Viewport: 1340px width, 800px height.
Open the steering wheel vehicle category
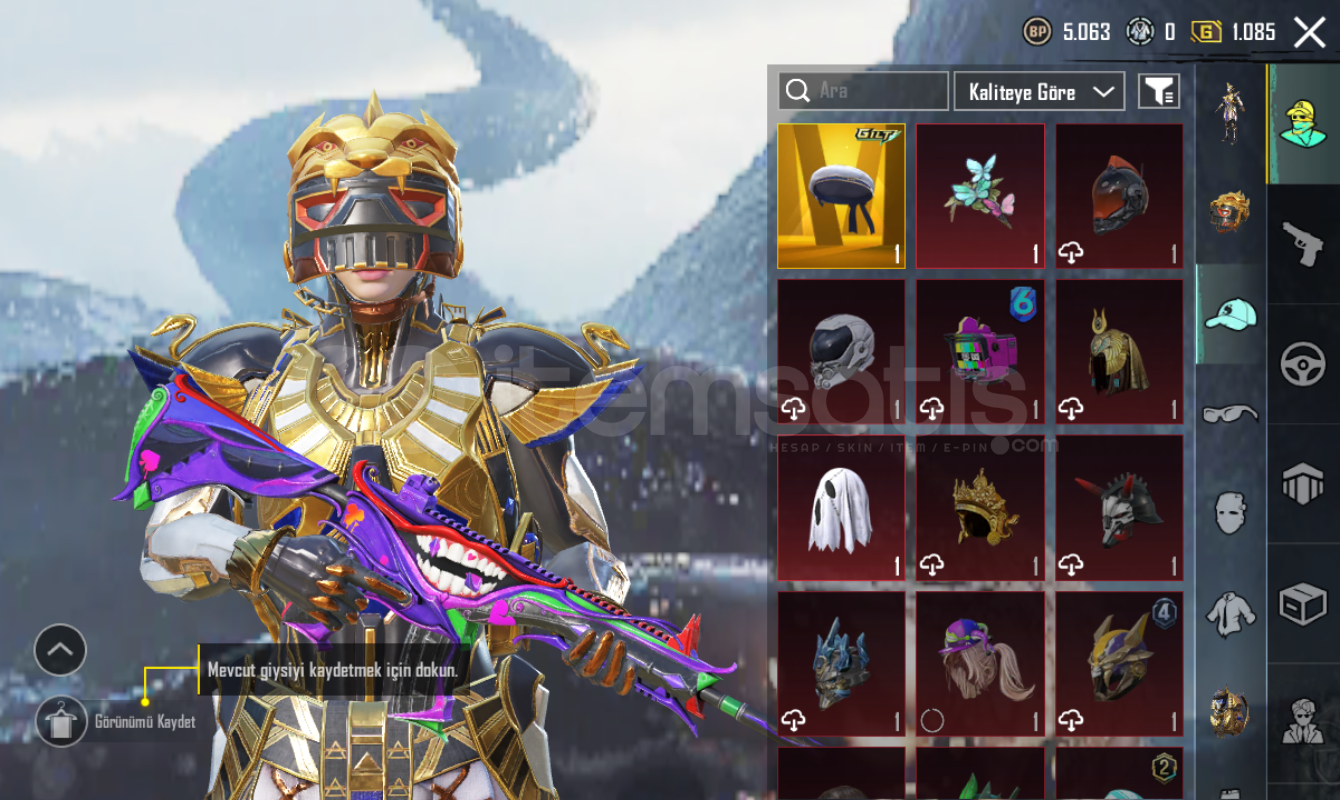click(1303, 364)
